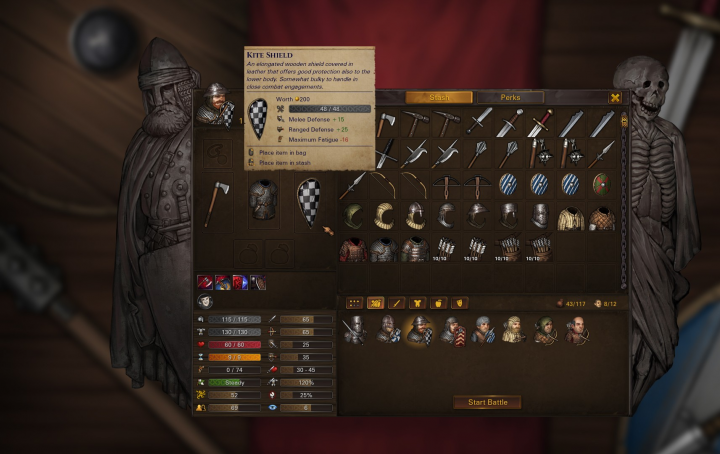Image resolution: width=720 pixels, height=454 pixels.
Task: Select the green and red round shield
Action: click(x=600, y=184)
